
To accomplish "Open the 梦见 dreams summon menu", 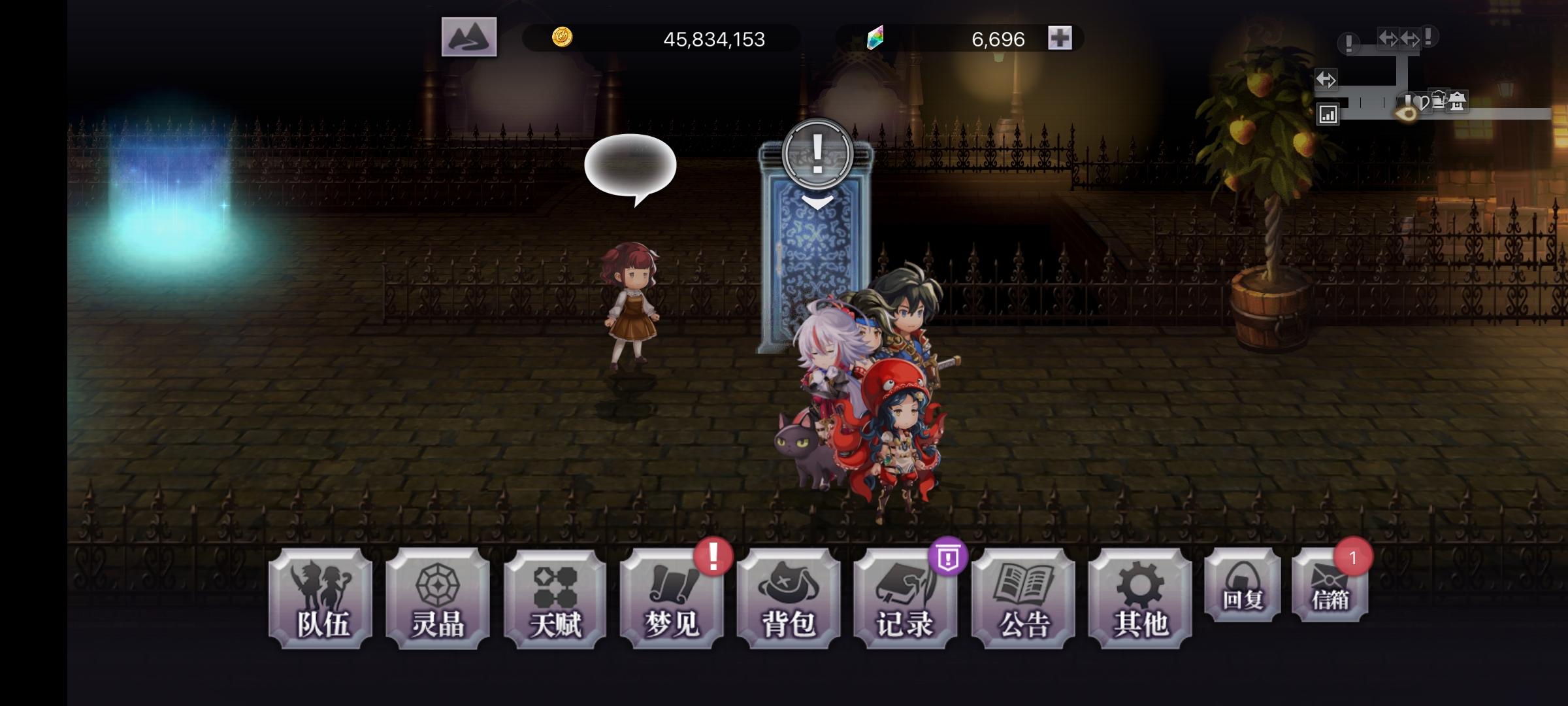I will (x=672, y=597).
